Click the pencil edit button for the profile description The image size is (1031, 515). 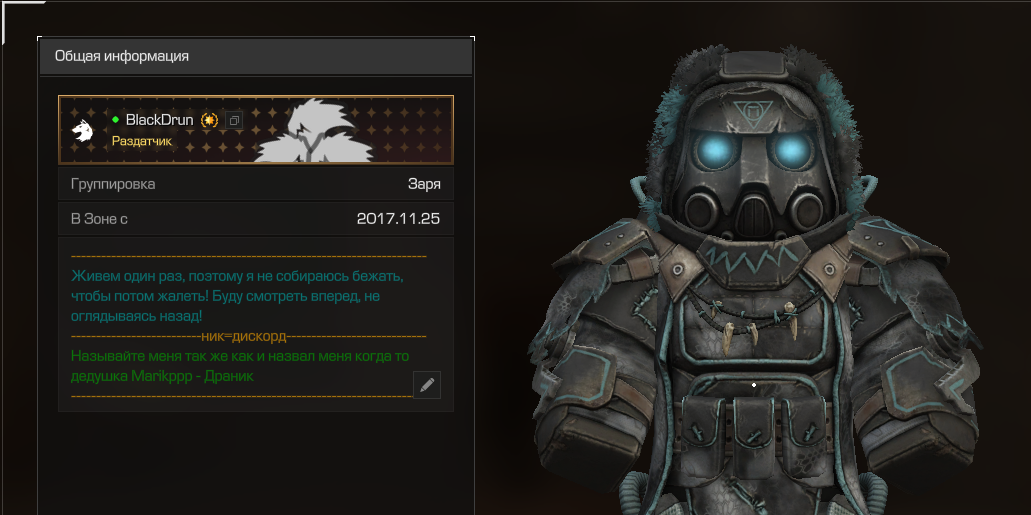point(427,385)
